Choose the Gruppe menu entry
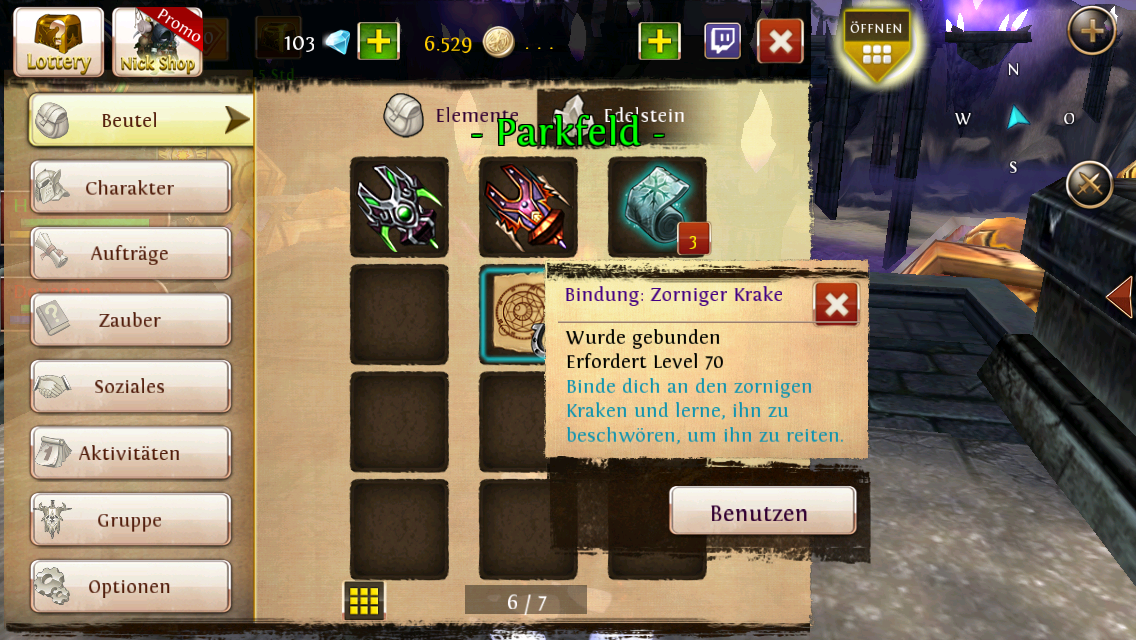Image resolution: width=1136 pixels, height=640 pixels. coord(130,520)
